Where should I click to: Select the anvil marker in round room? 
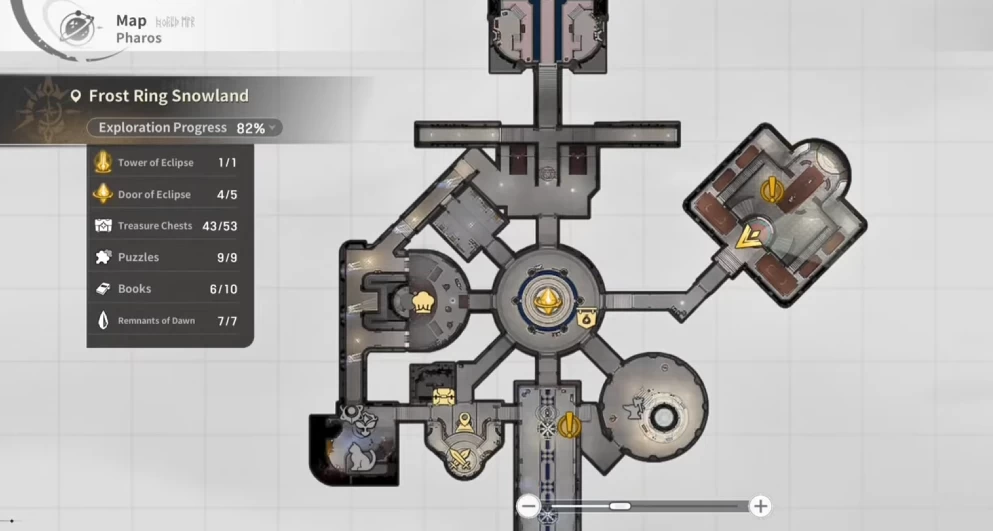coord(633,408)
